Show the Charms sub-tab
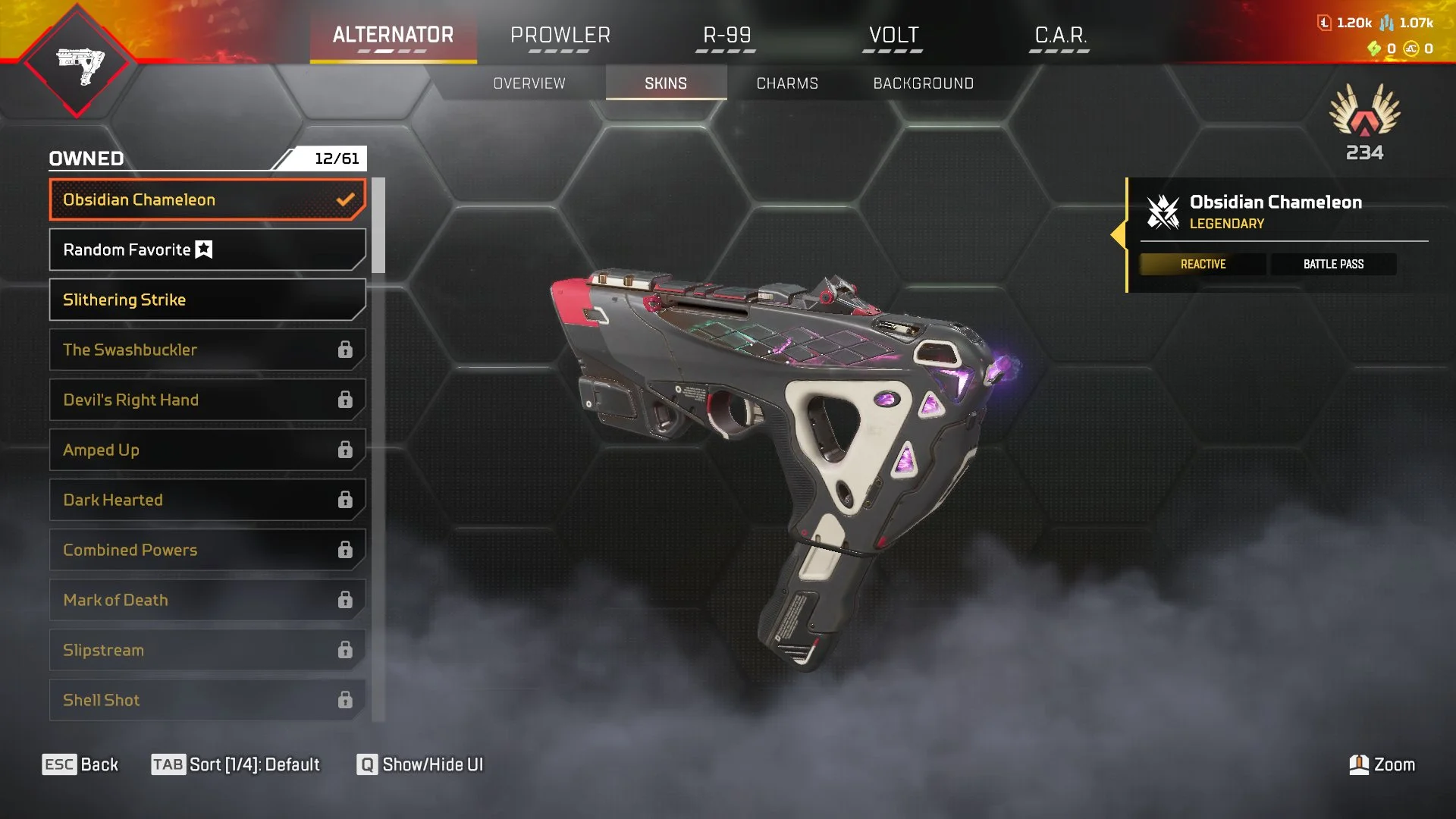The width and height of the screenshot is (1456, 819). click(x=787, y=83)
